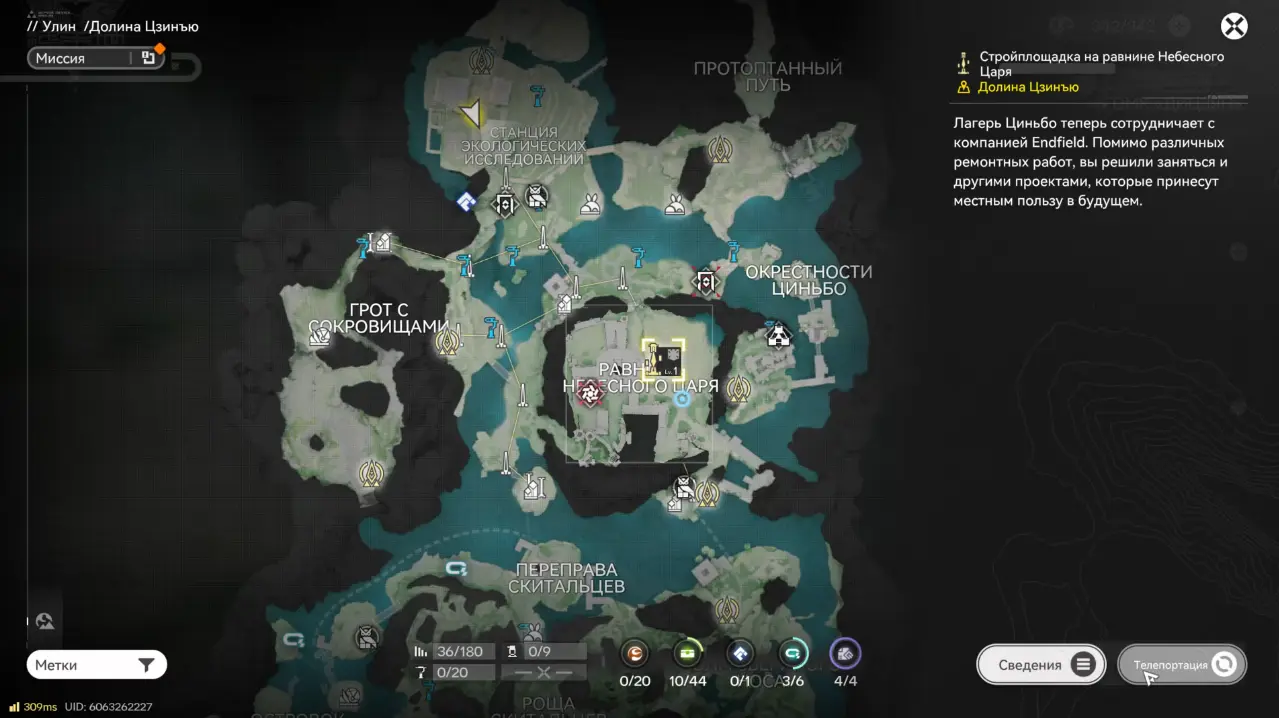Select the golden teleport marker below Протоптанный путь
1279x718 pixels.
coord(719,150)
